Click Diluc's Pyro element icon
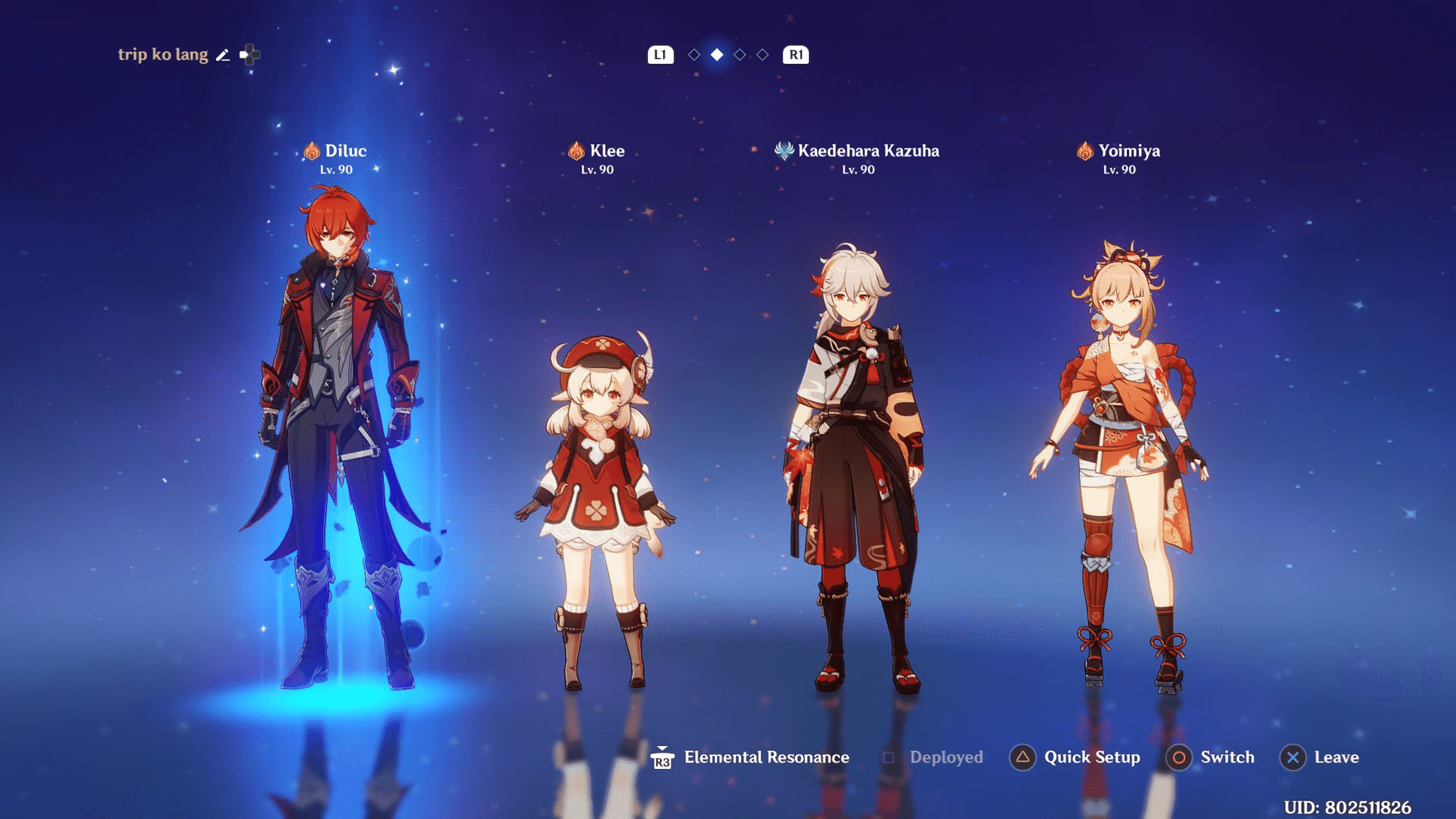This screenshot has height=819, width=1456. click(311, 151)
